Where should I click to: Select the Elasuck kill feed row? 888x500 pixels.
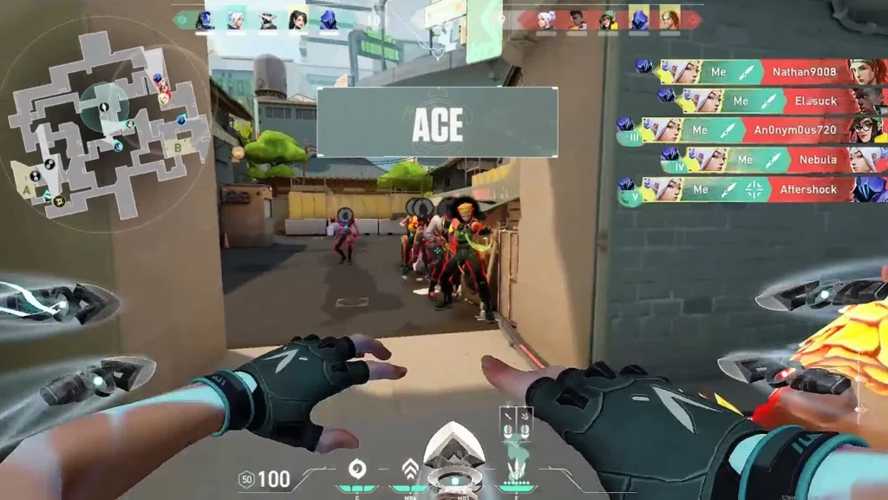point(771,101)
